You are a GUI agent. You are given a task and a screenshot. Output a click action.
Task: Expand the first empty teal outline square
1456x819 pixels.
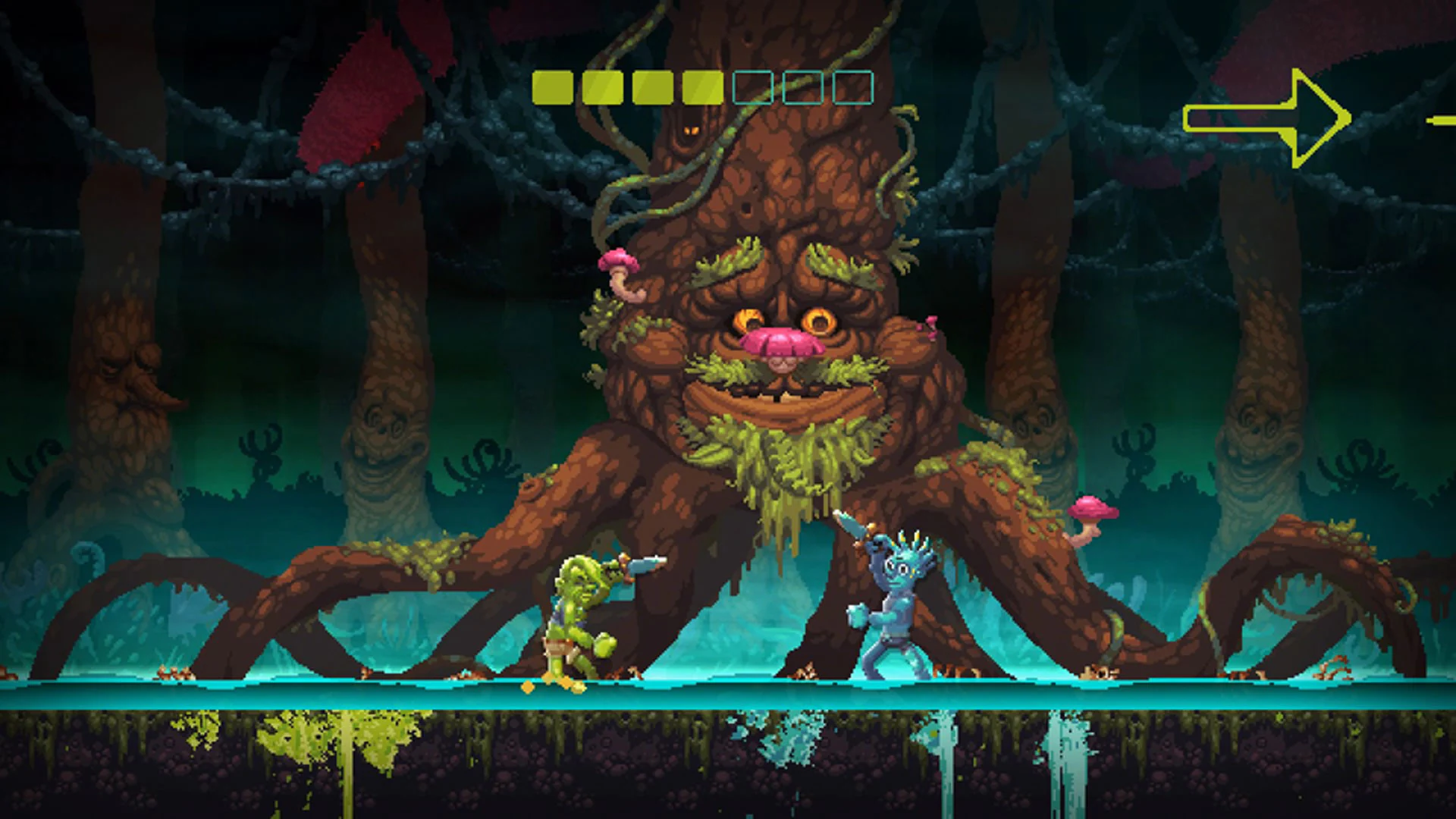tap(751, 88)
